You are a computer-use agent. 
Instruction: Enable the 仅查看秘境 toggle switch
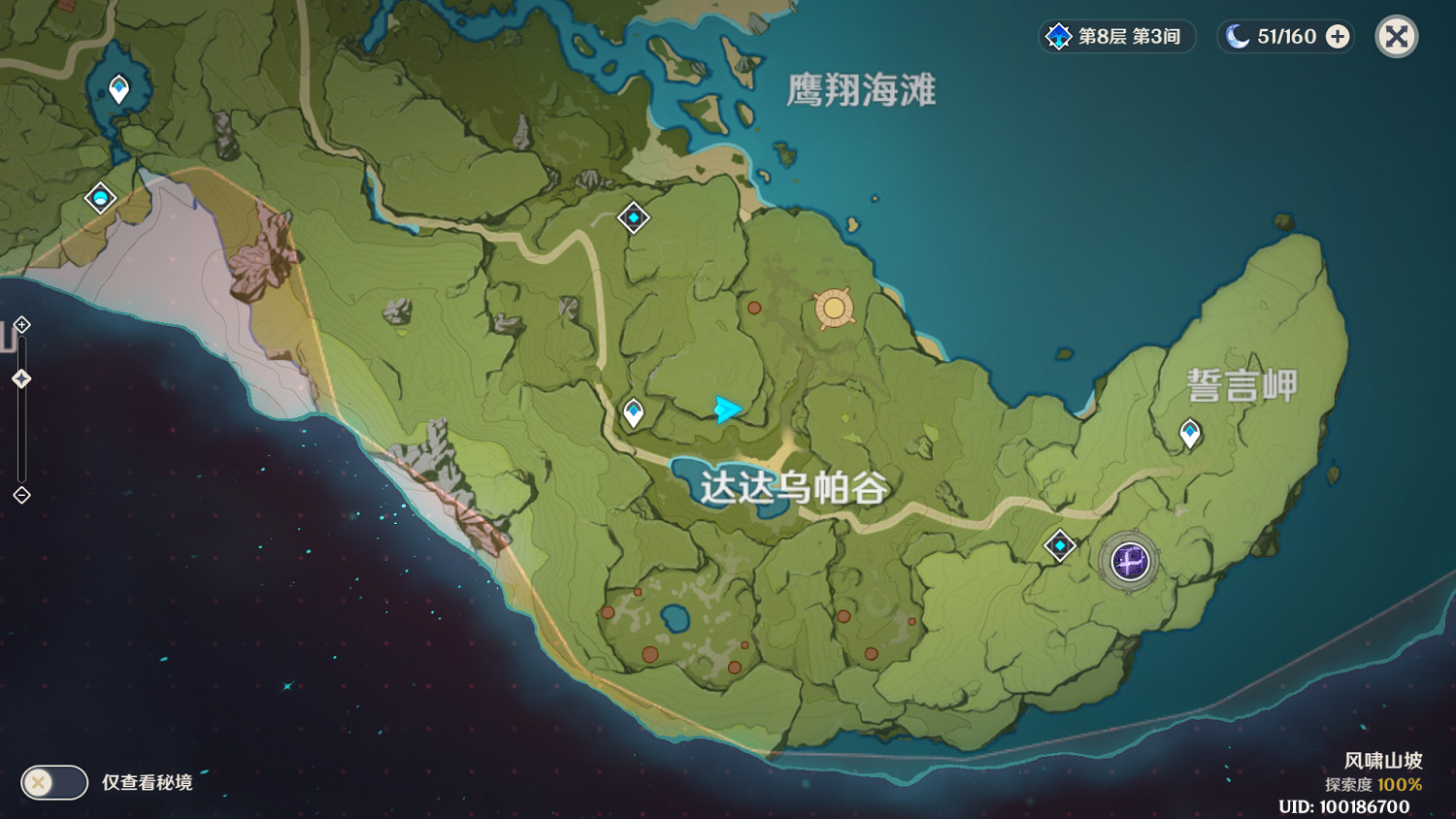click(x=53, y=782)
